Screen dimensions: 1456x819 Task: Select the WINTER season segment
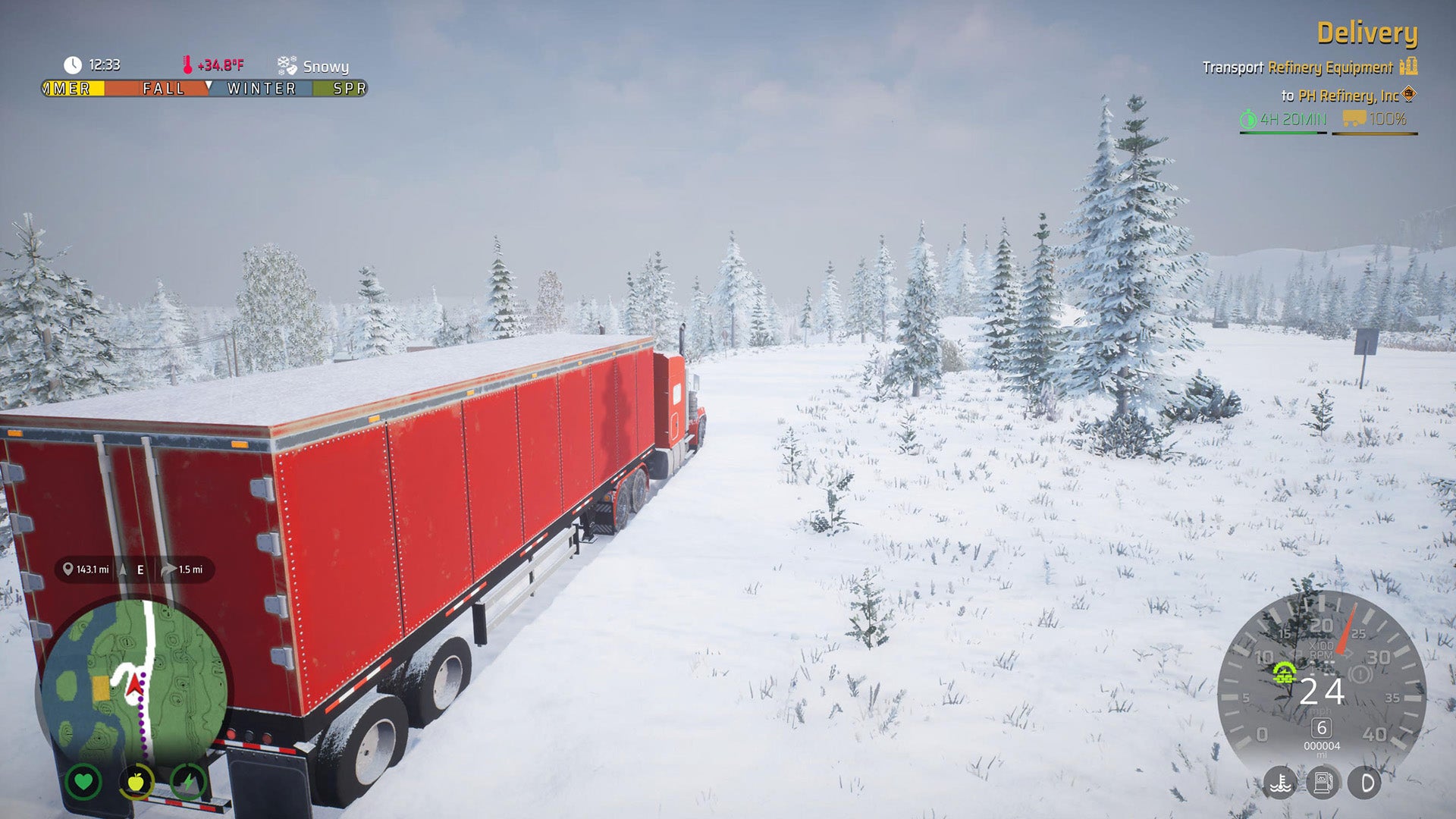click(260, 89)
